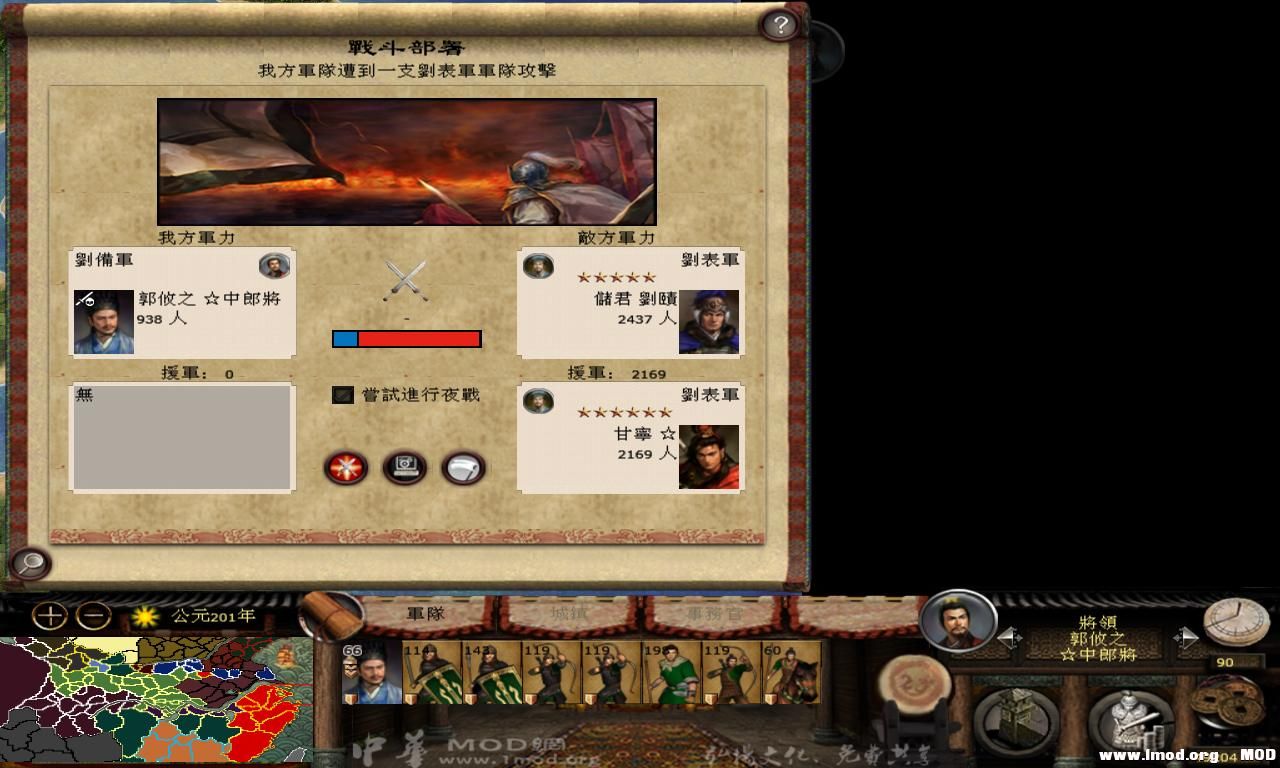Toggle the 嘗試進行夜戰 night battle checkbox
The width and height of the screenshot is (1280, 768).
[341, 396]
